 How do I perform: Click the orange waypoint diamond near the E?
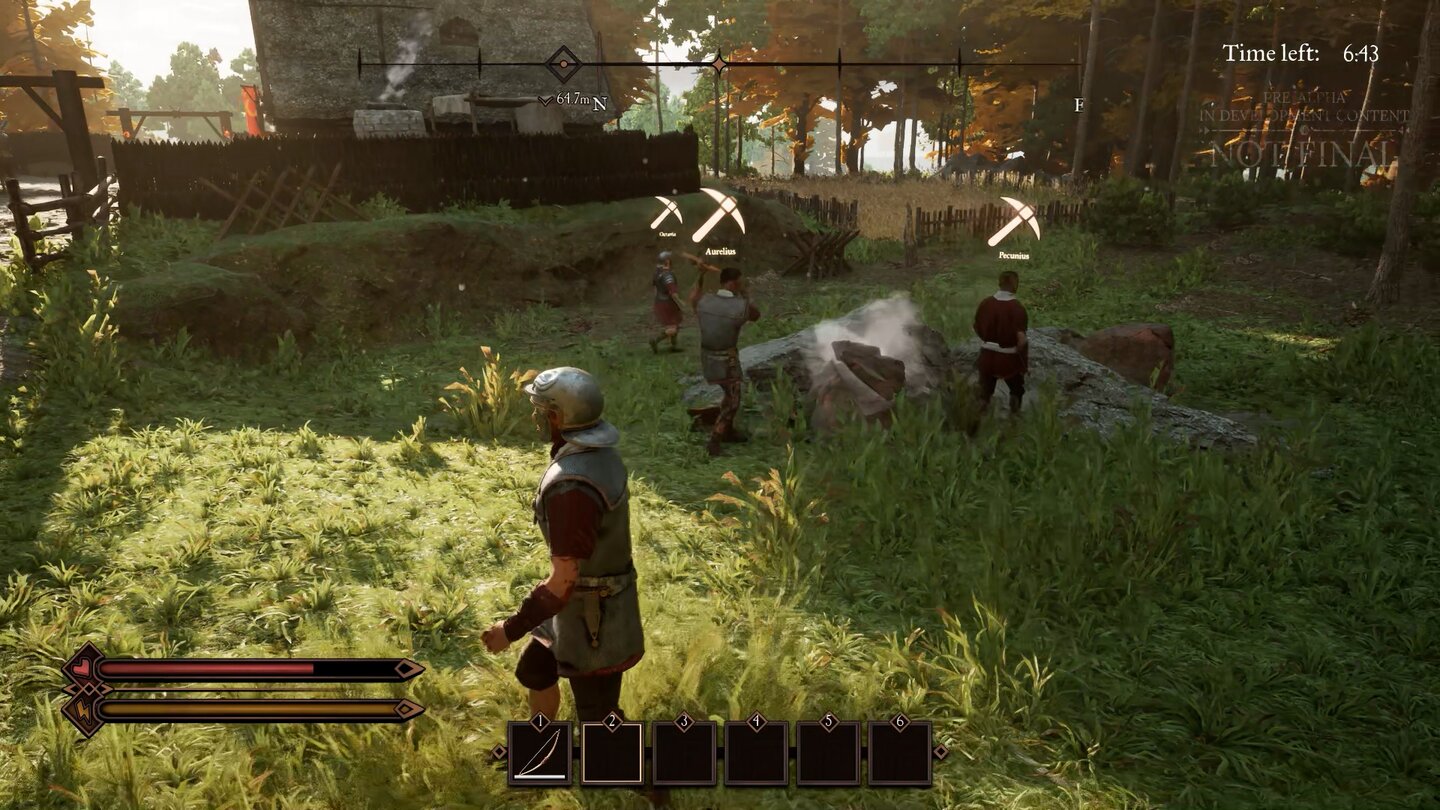[719, 62]
